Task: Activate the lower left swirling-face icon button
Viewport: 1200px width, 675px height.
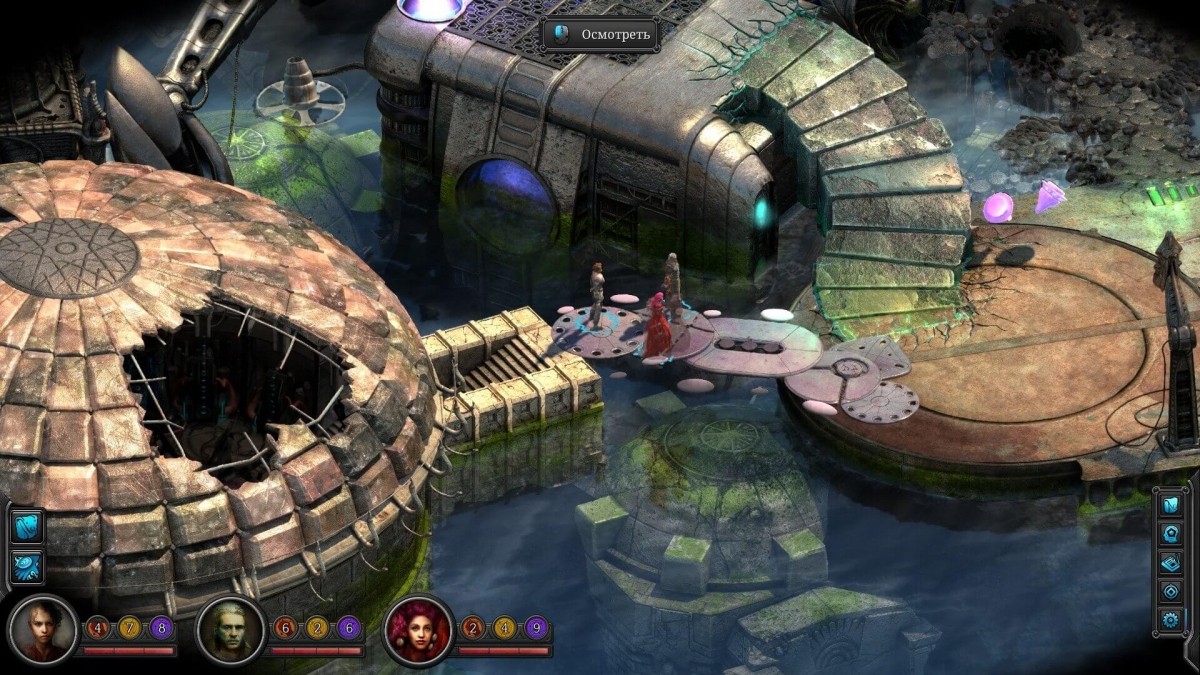Action: pos(27,567)
